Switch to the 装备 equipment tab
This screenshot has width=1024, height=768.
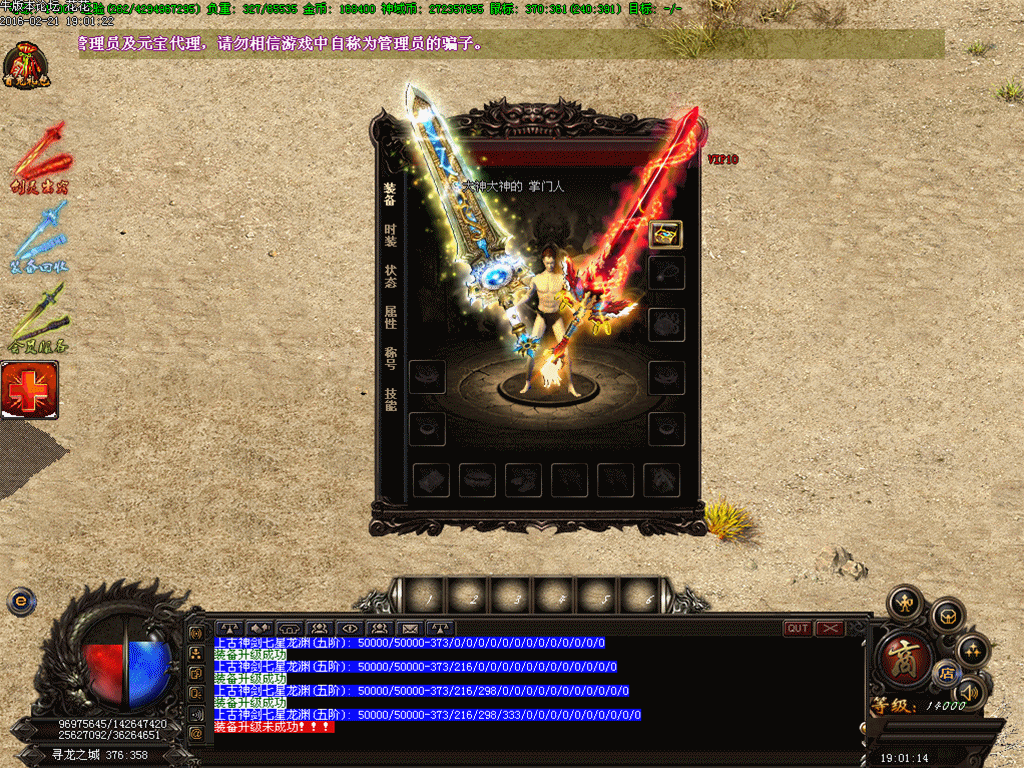pyautogui.click(x=390, y=194)
